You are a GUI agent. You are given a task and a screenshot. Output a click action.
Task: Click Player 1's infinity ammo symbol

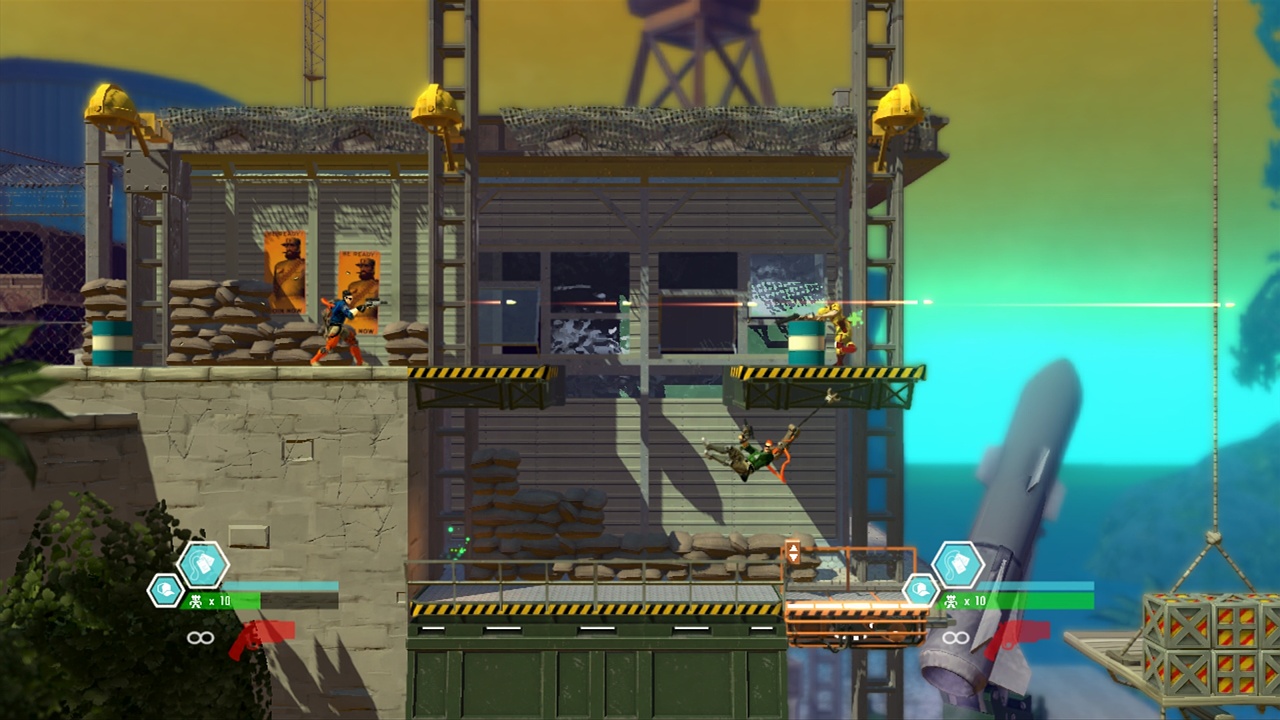tap(201, 637)
